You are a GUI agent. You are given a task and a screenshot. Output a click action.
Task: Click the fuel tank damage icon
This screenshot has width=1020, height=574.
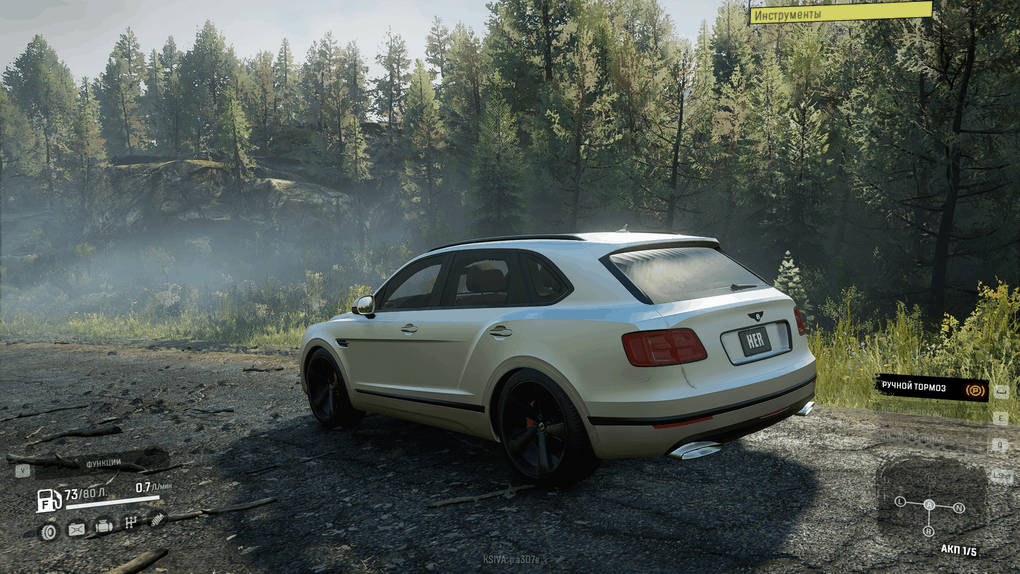[x=76, y=530]
